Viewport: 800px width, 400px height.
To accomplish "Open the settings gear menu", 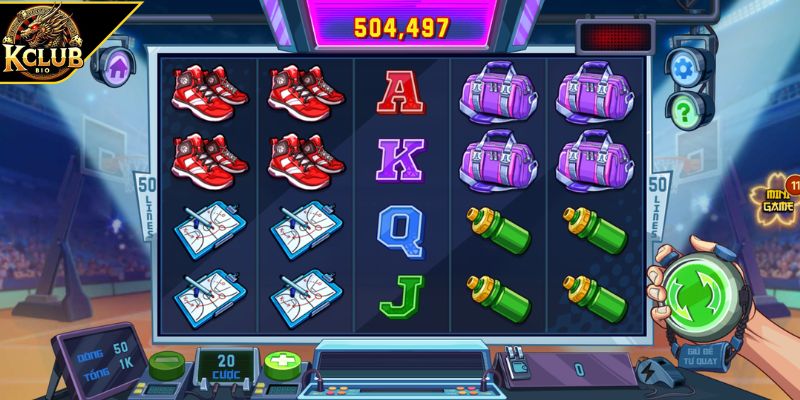I will point(684,68).
